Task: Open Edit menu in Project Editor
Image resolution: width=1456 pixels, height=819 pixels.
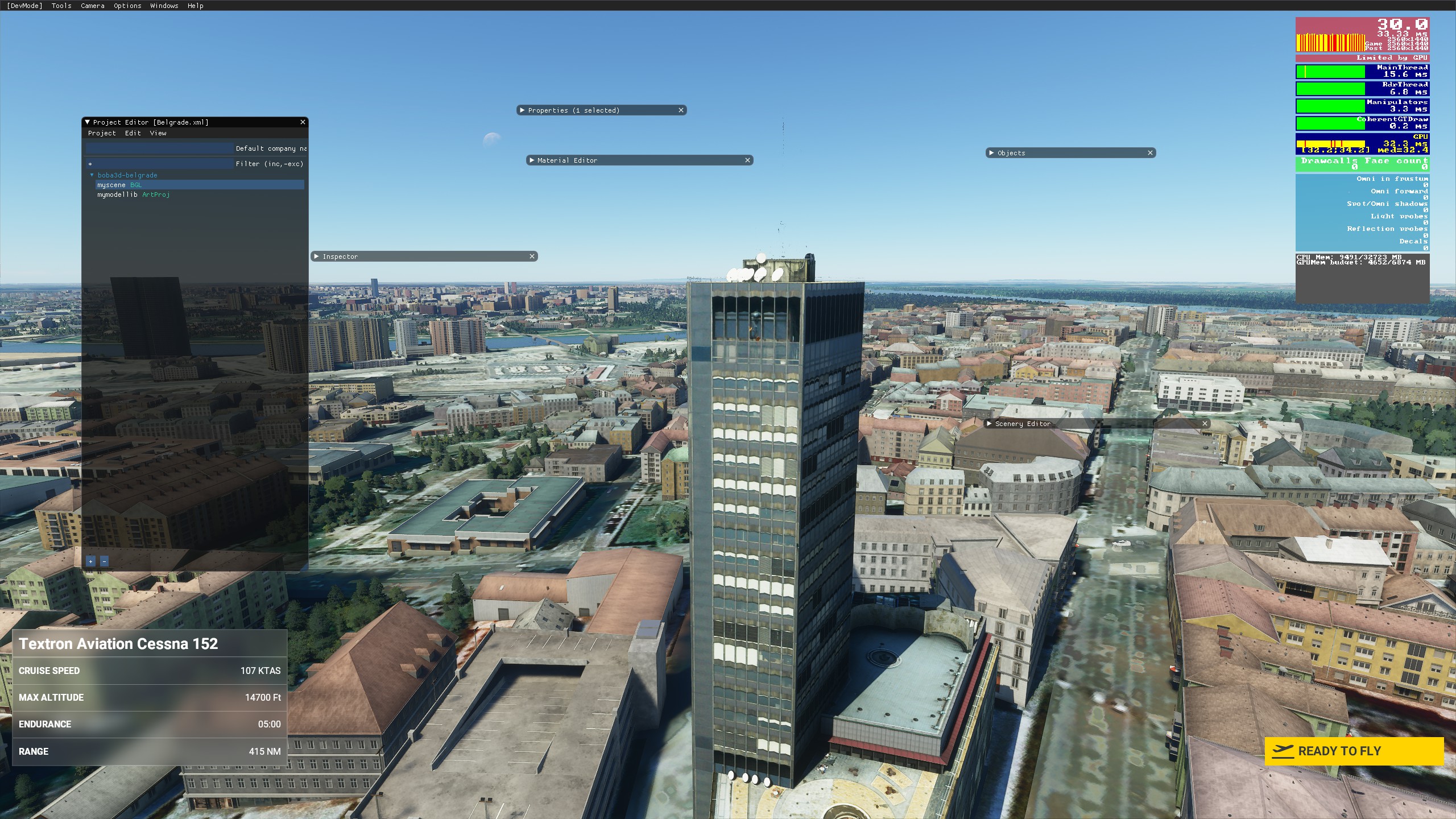Action: (133, 133)
